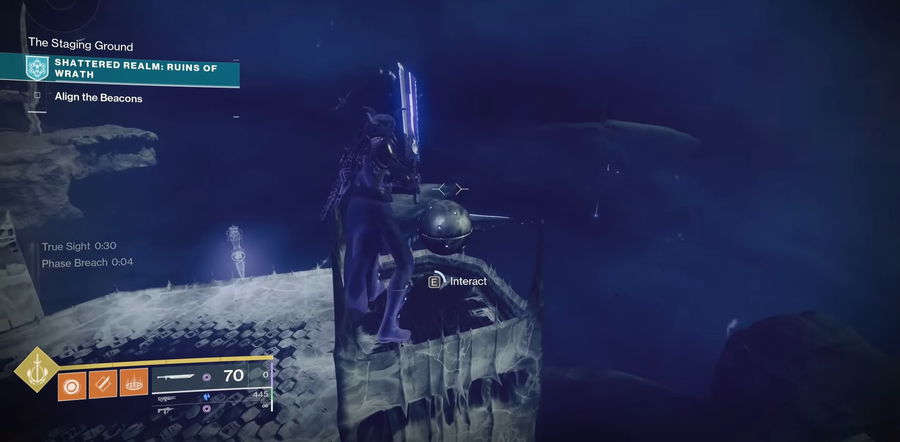900x442 pixels.
Task: Activate the orange melee ability icon
Action: pos(104,382)
